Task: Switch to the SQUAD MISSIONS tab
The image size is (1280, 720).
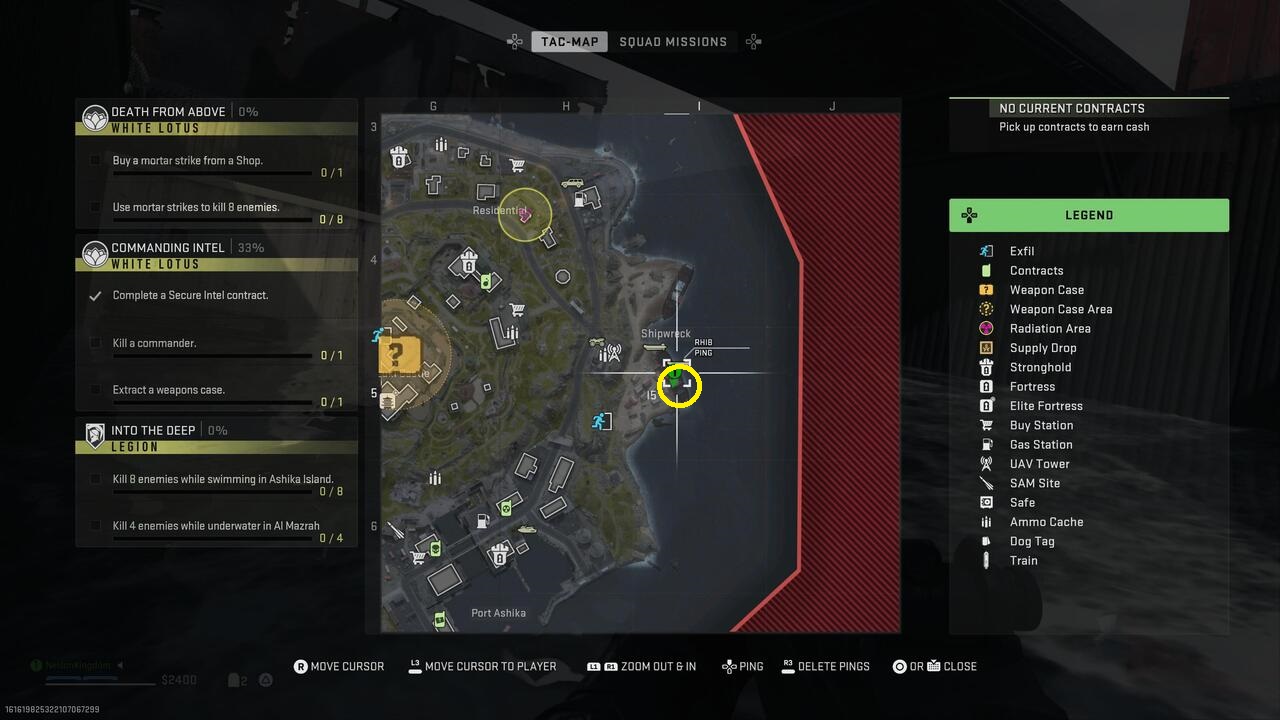Action: coord(674,41)
